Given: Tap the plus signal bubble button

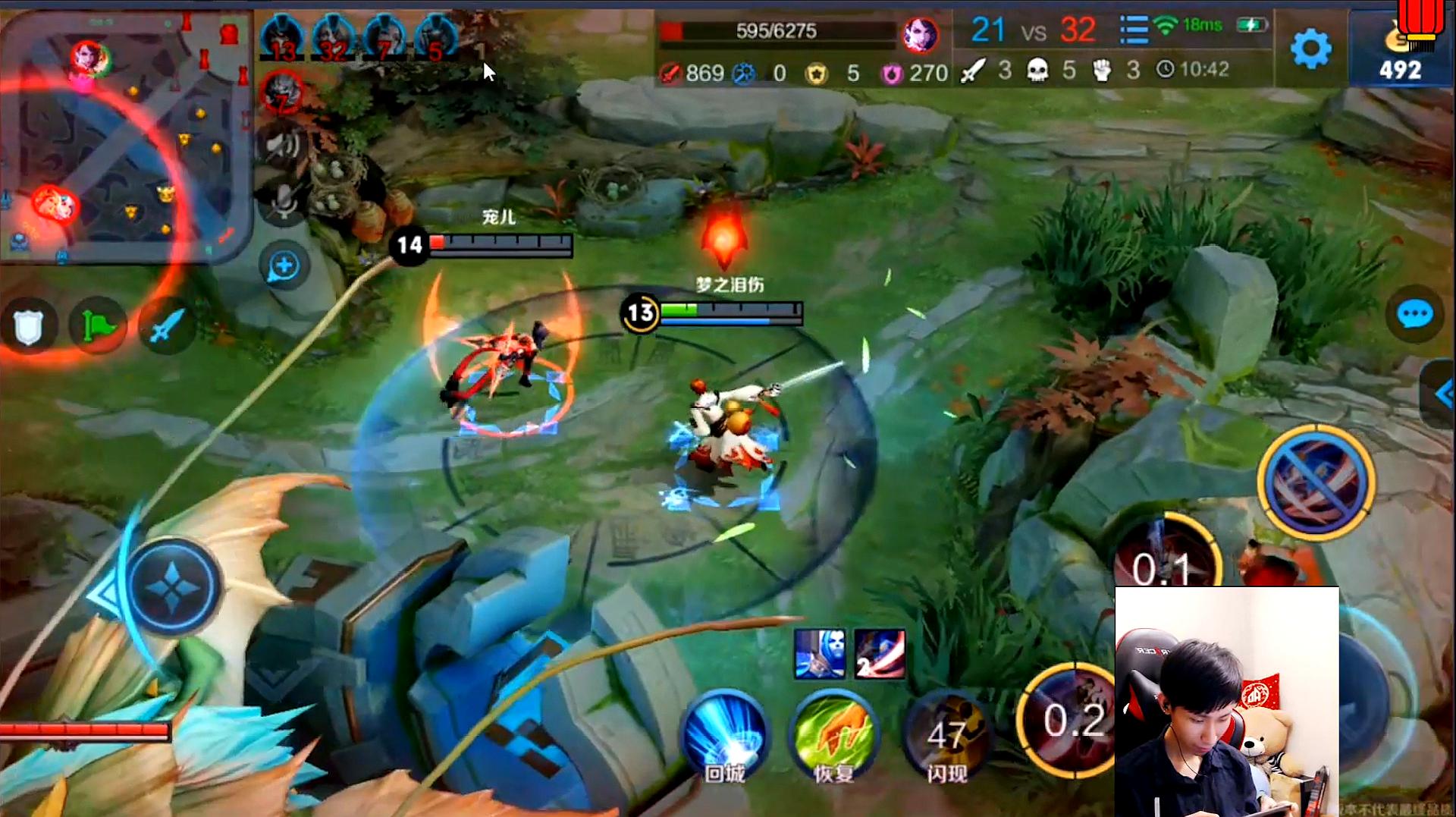Looking at the screenshot, I should click(284, 266).
